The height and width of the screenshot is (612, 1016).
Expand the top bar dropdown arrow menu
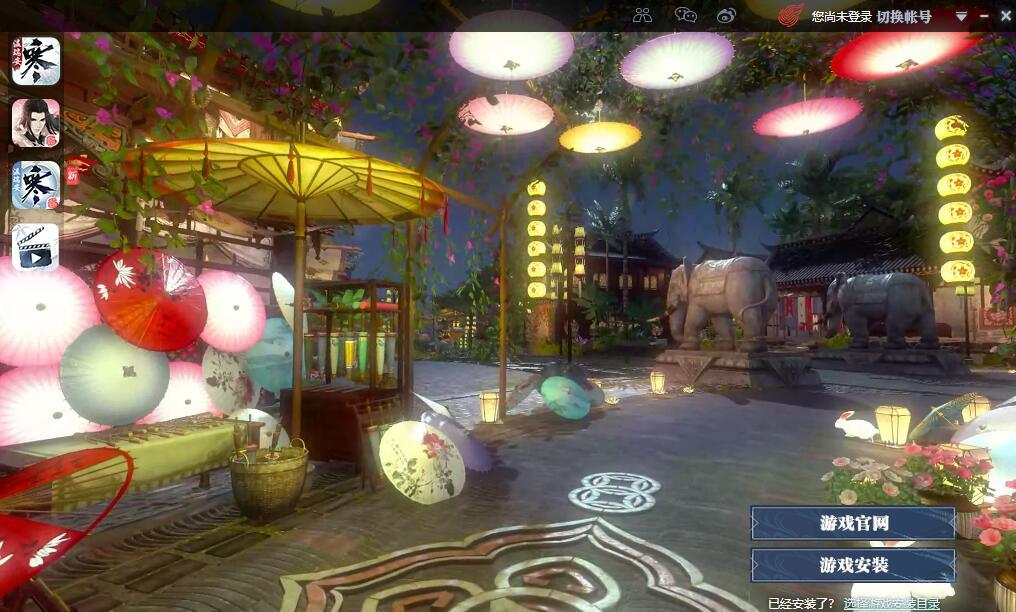961,16
